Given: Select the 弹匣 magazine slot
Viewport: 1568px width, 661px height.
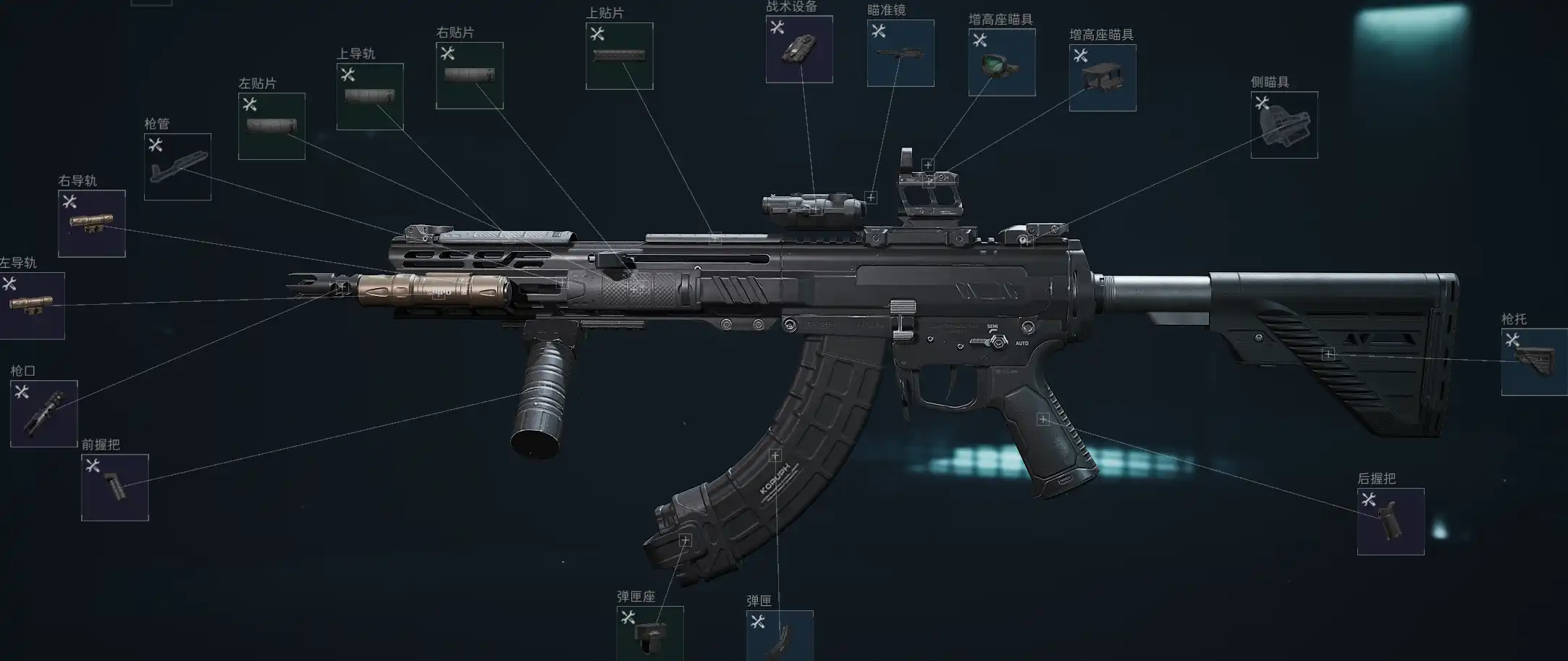Looking at the screenshot, I should tap(780, 636).
